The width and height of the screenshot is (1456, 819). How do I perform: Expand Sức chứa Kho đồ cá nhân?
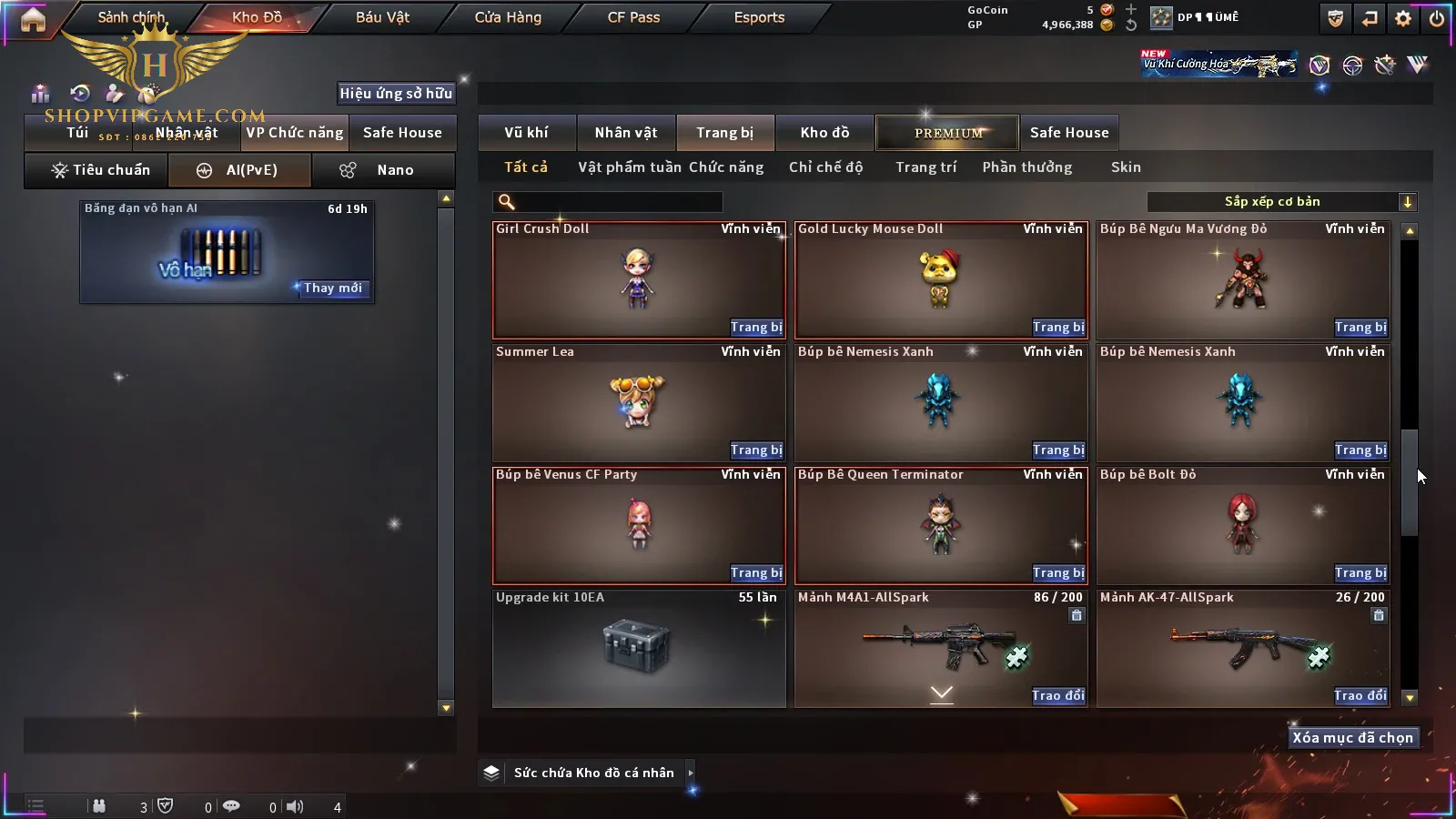coord(691,773)
